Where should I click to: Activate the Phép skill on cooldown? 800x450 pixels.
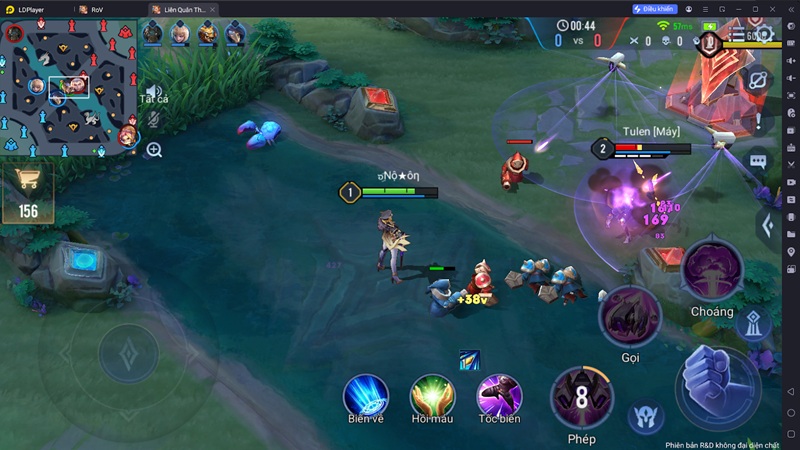[x=581, y=397]
